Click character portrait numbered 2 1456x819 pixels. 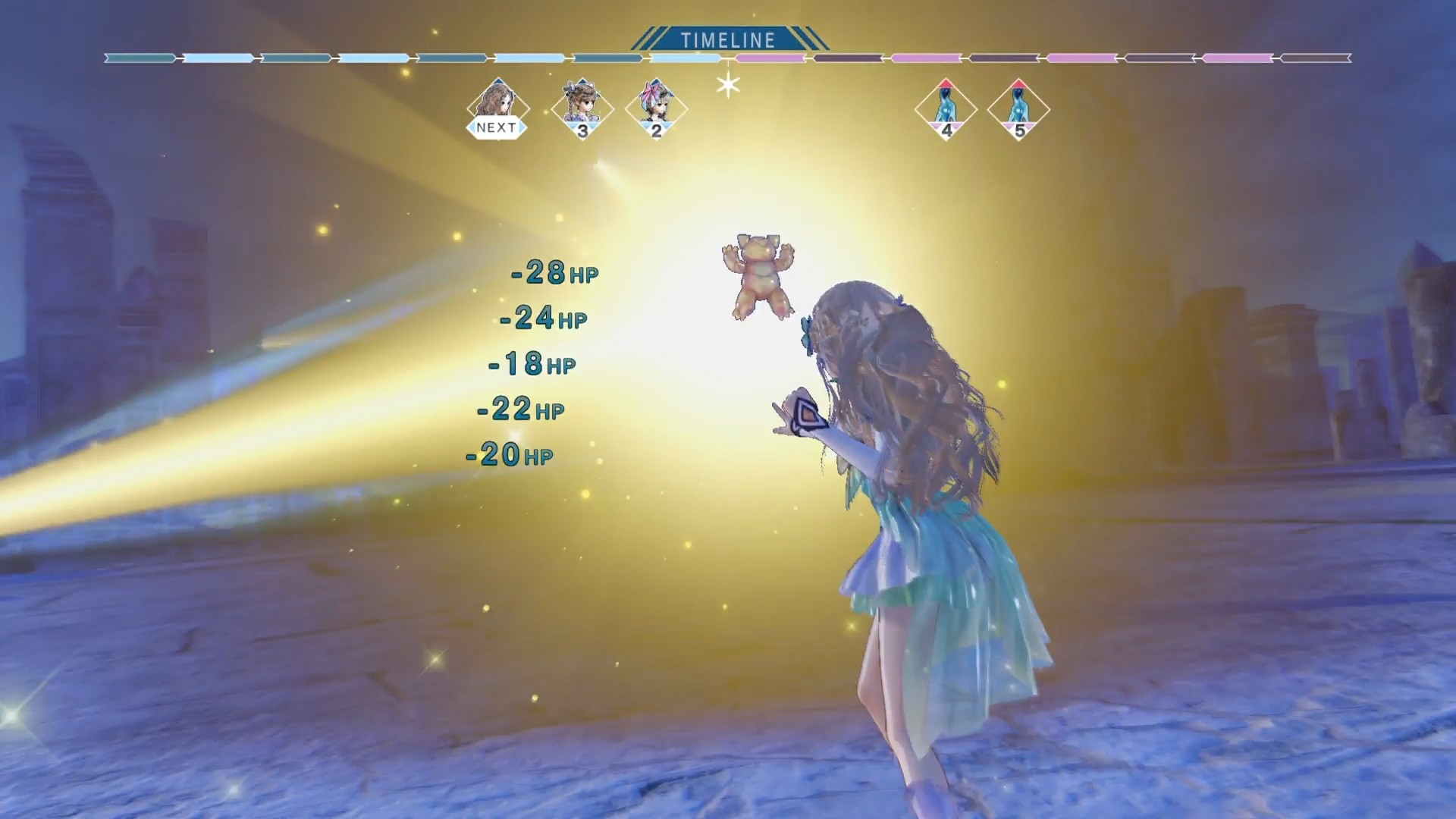click(657, 106)
